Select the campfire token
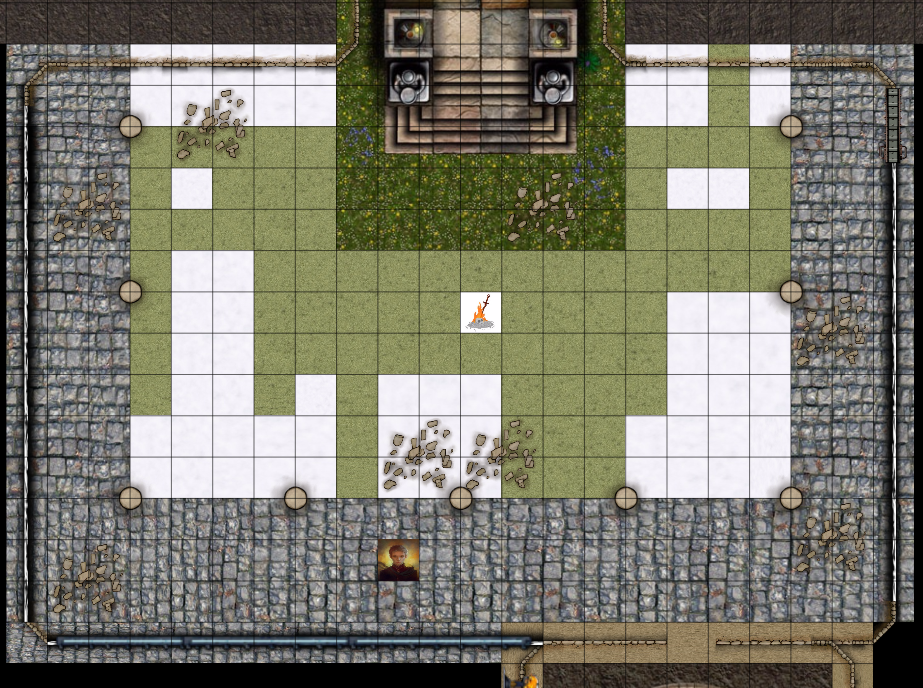The width and height of the screenshot is (923, 688). [x=481, y=312]
